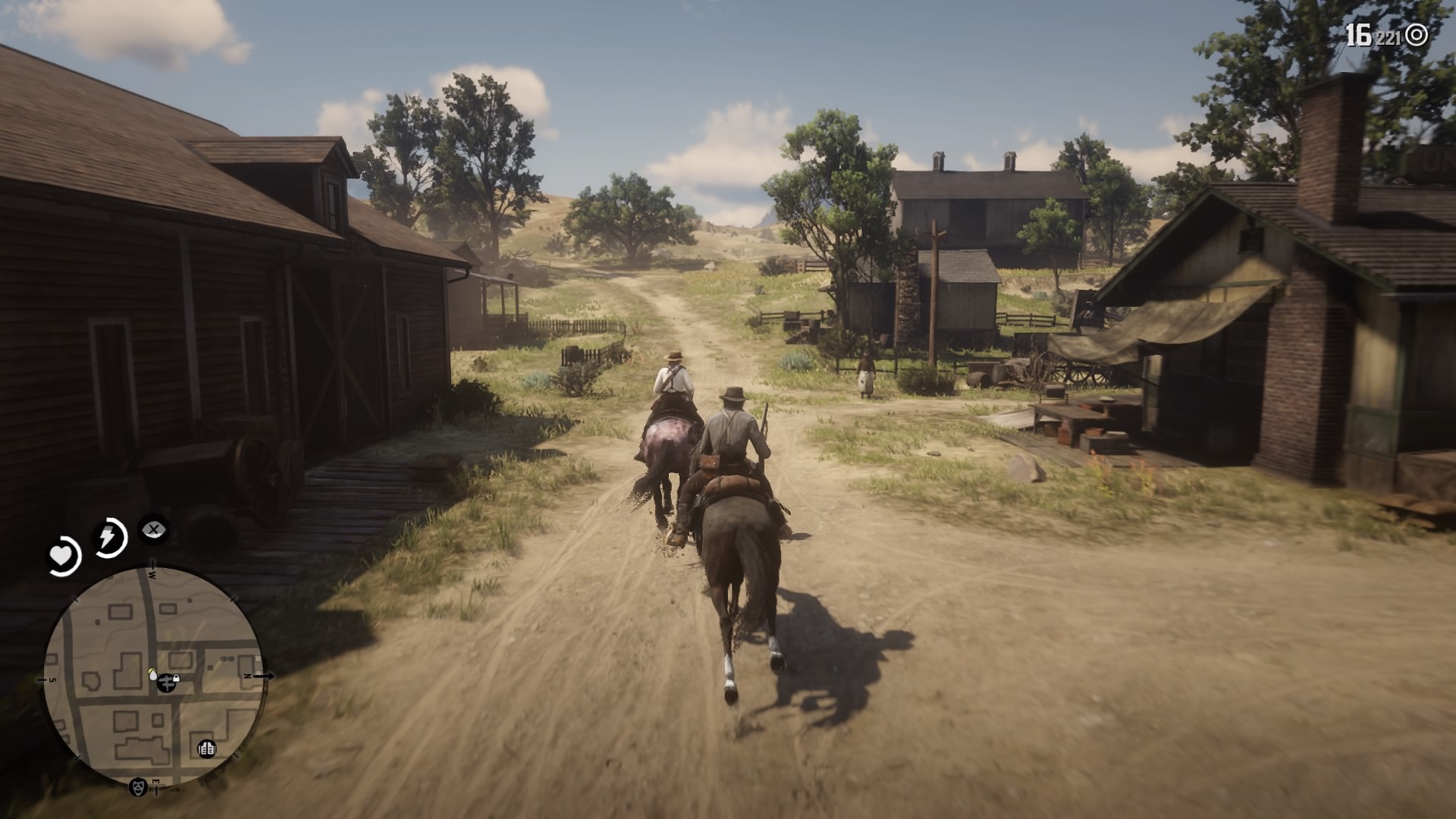The height and width of the screenshot is (819, 1456).
Task: Click the locked crossroads icon on the minimap
Action: [168, 683]
